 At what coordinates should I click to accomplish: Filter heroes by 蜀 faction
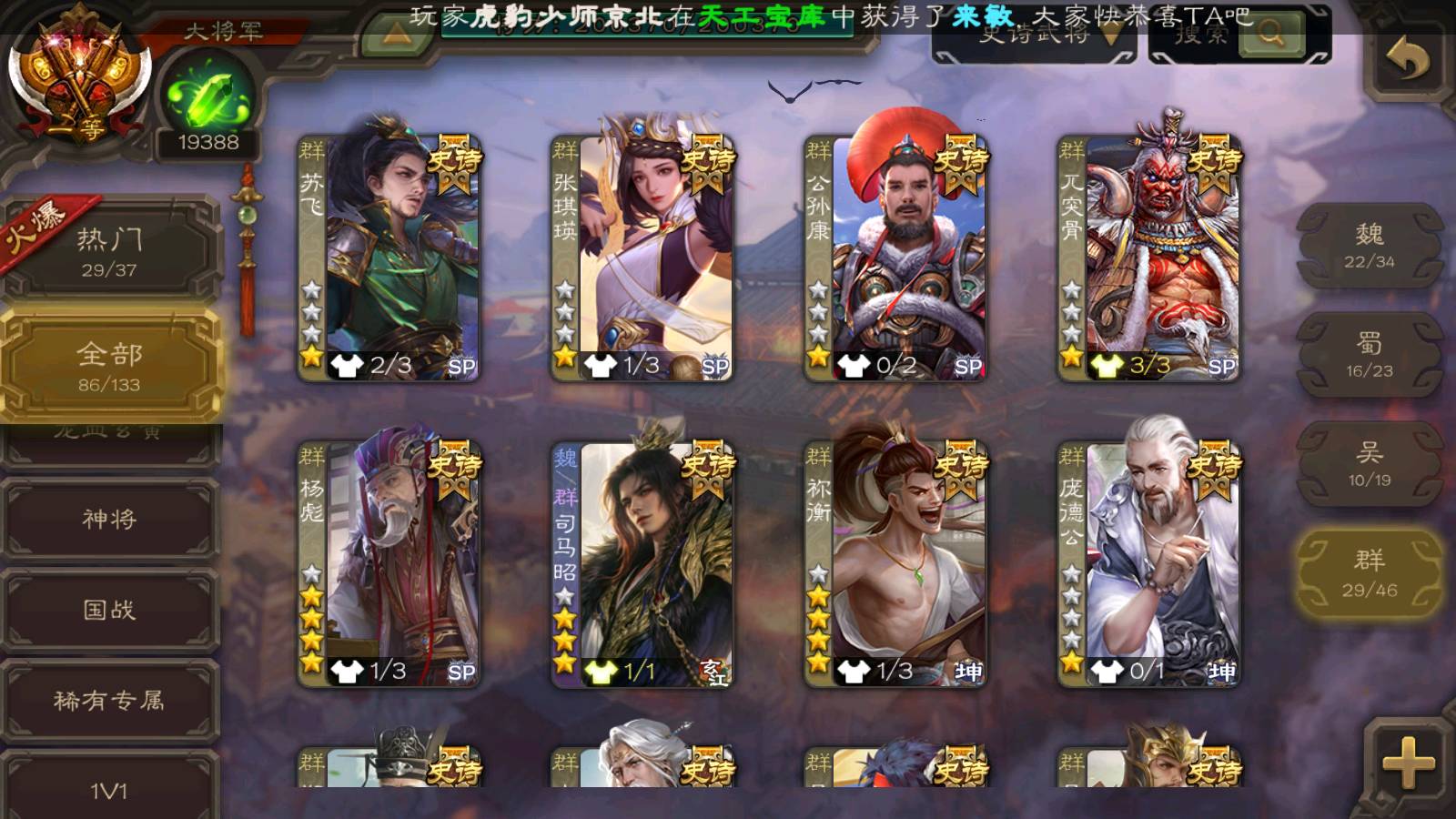(1369, 355)
